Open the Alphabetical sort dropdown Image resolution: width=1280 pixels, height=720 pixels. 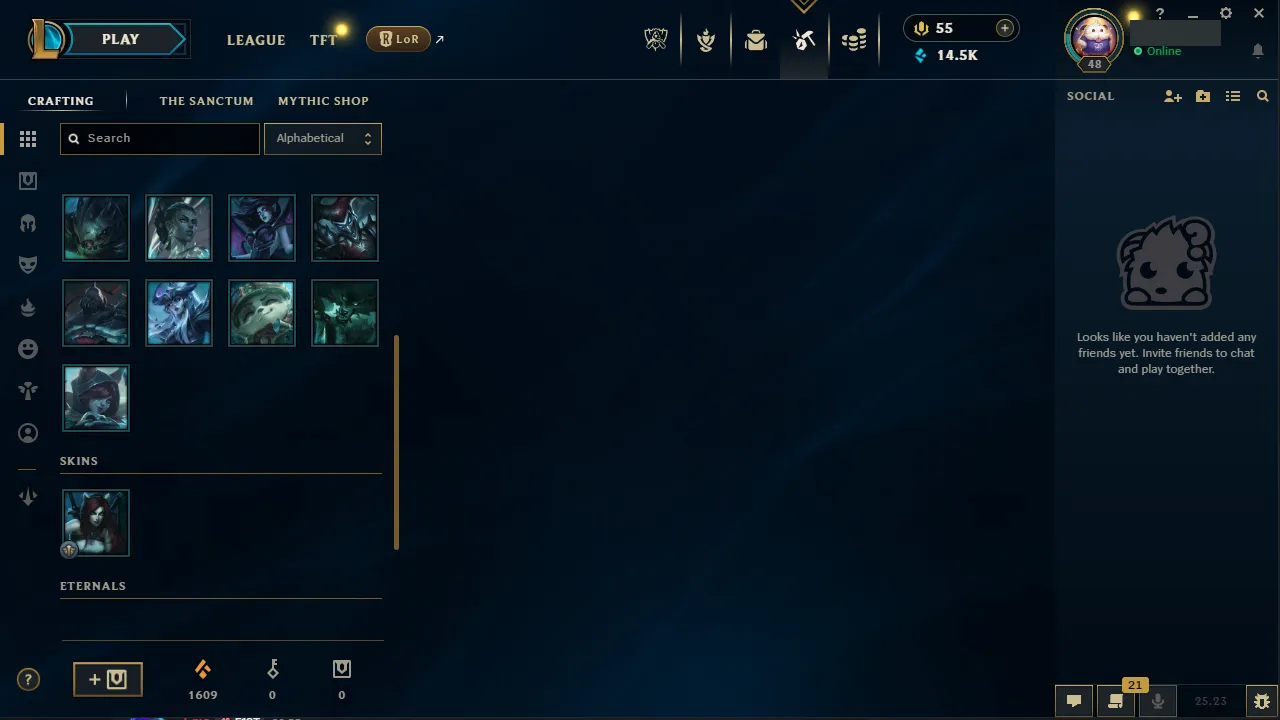[322, 138]
